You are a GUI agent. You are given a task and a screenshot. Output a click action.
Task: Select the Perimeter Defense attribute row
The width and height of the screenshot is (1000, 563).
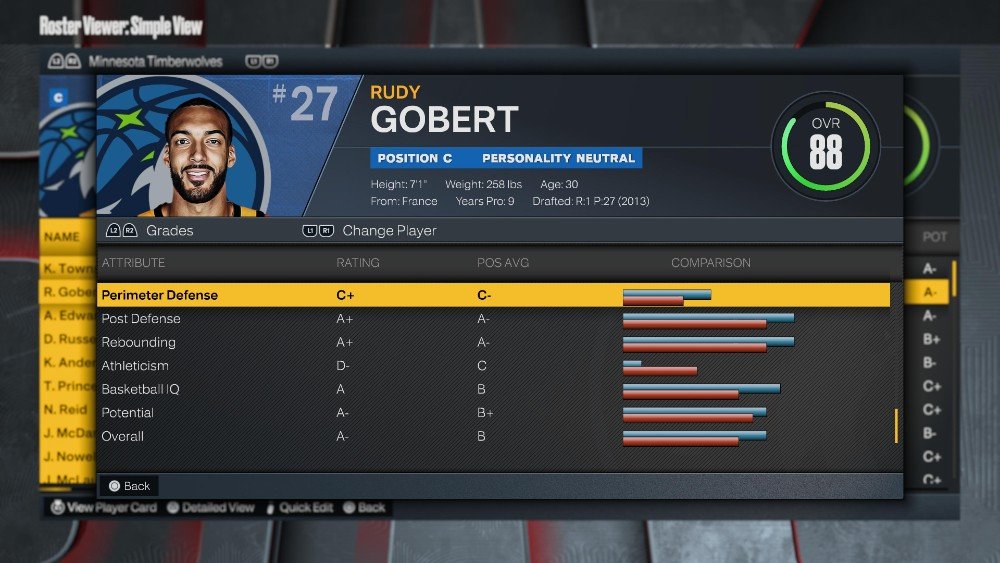pyautogui.click(x=160, y=295)
